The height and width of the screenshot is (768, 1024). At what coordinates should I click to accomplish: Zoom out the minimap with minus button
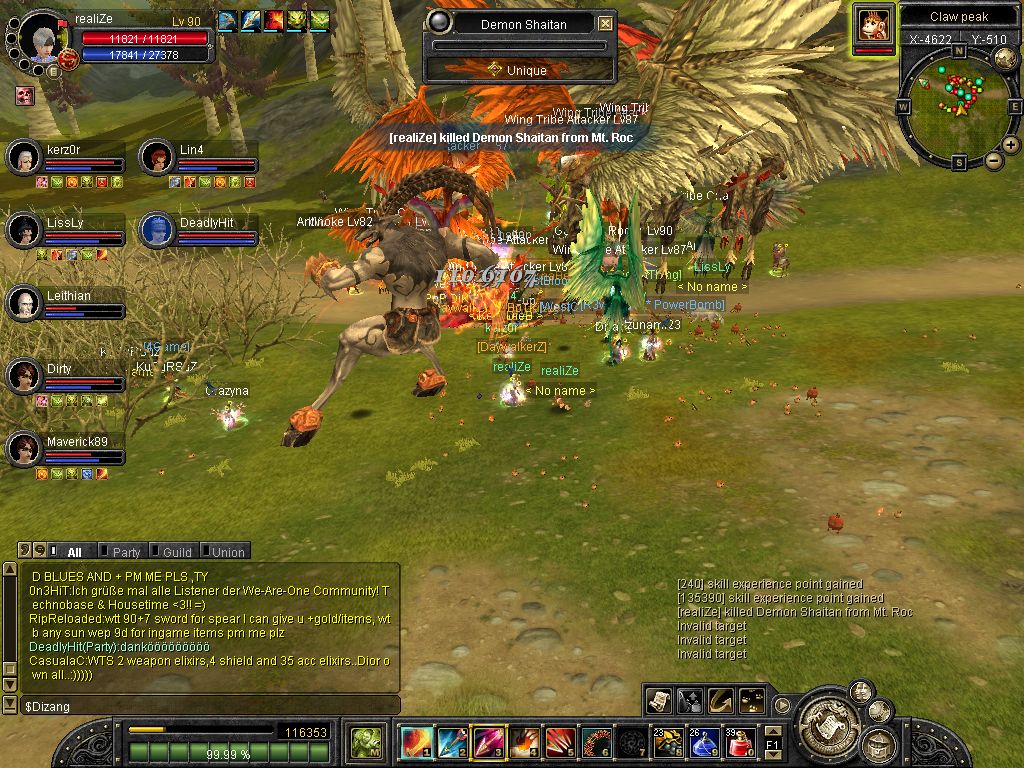pos(994,161)
